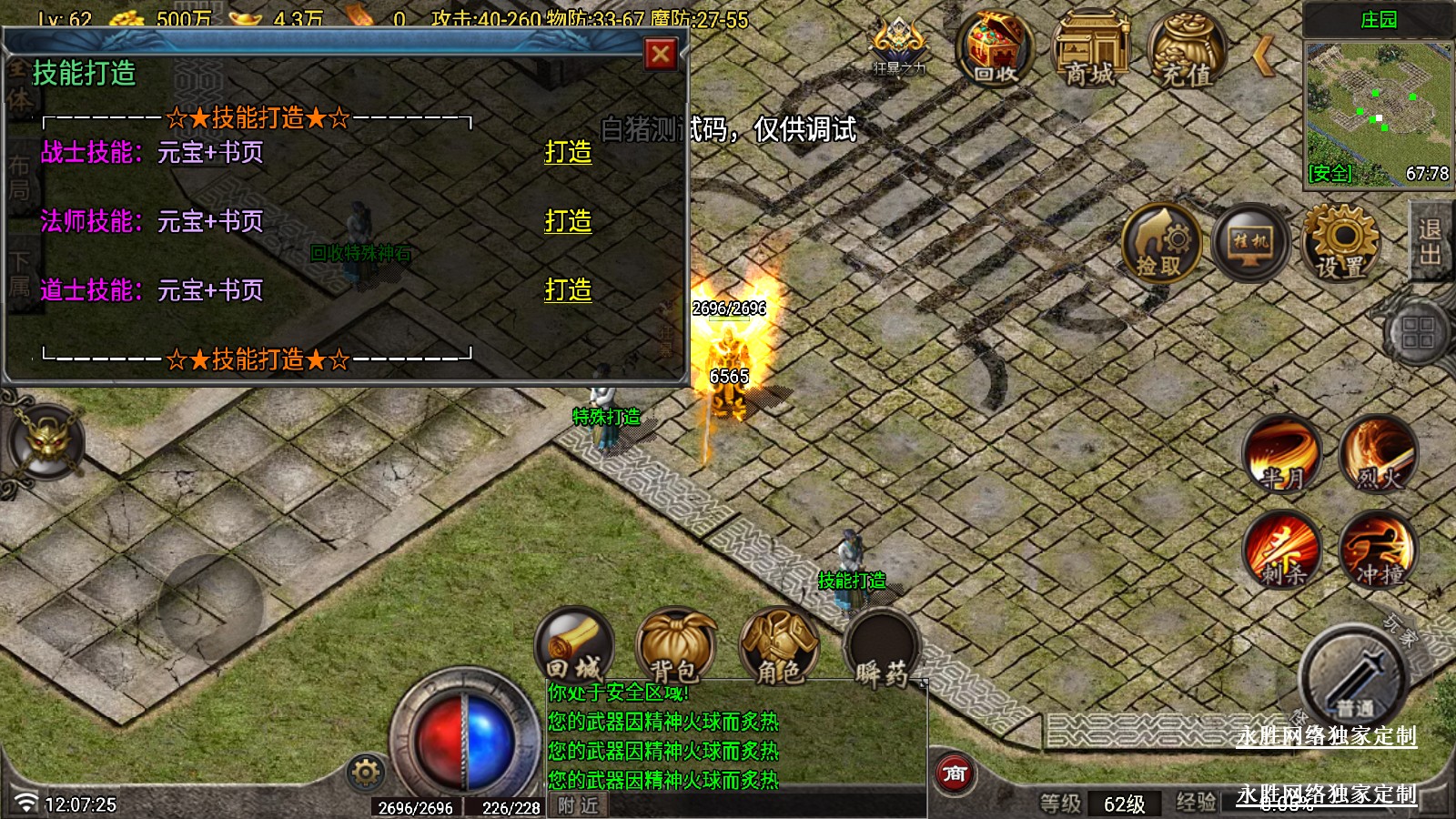Close the 技能打造 dialog window
The width and height of the screenshot is (1456, 819).
click(661, 55)
